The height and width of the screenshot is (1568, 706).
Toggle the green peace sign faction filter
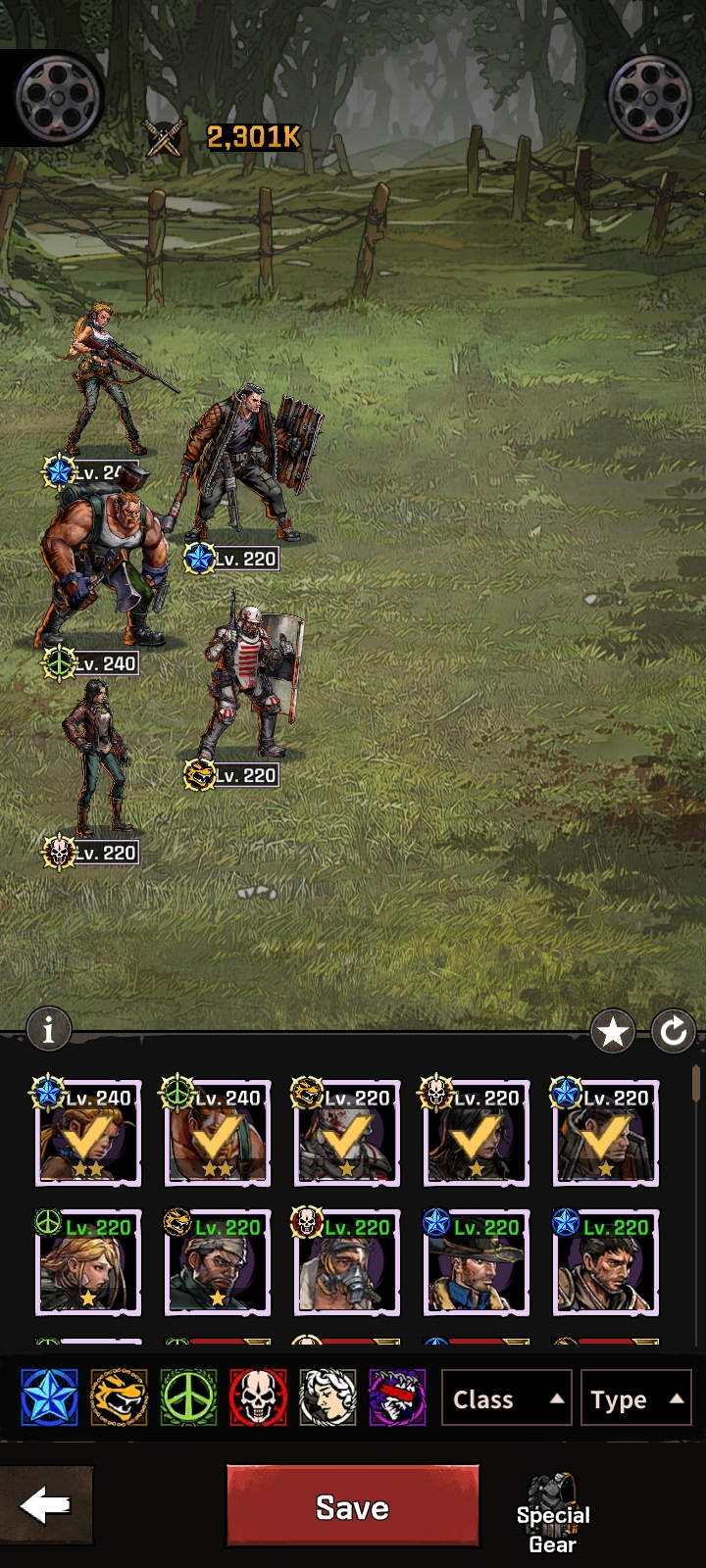[188, 1397]
